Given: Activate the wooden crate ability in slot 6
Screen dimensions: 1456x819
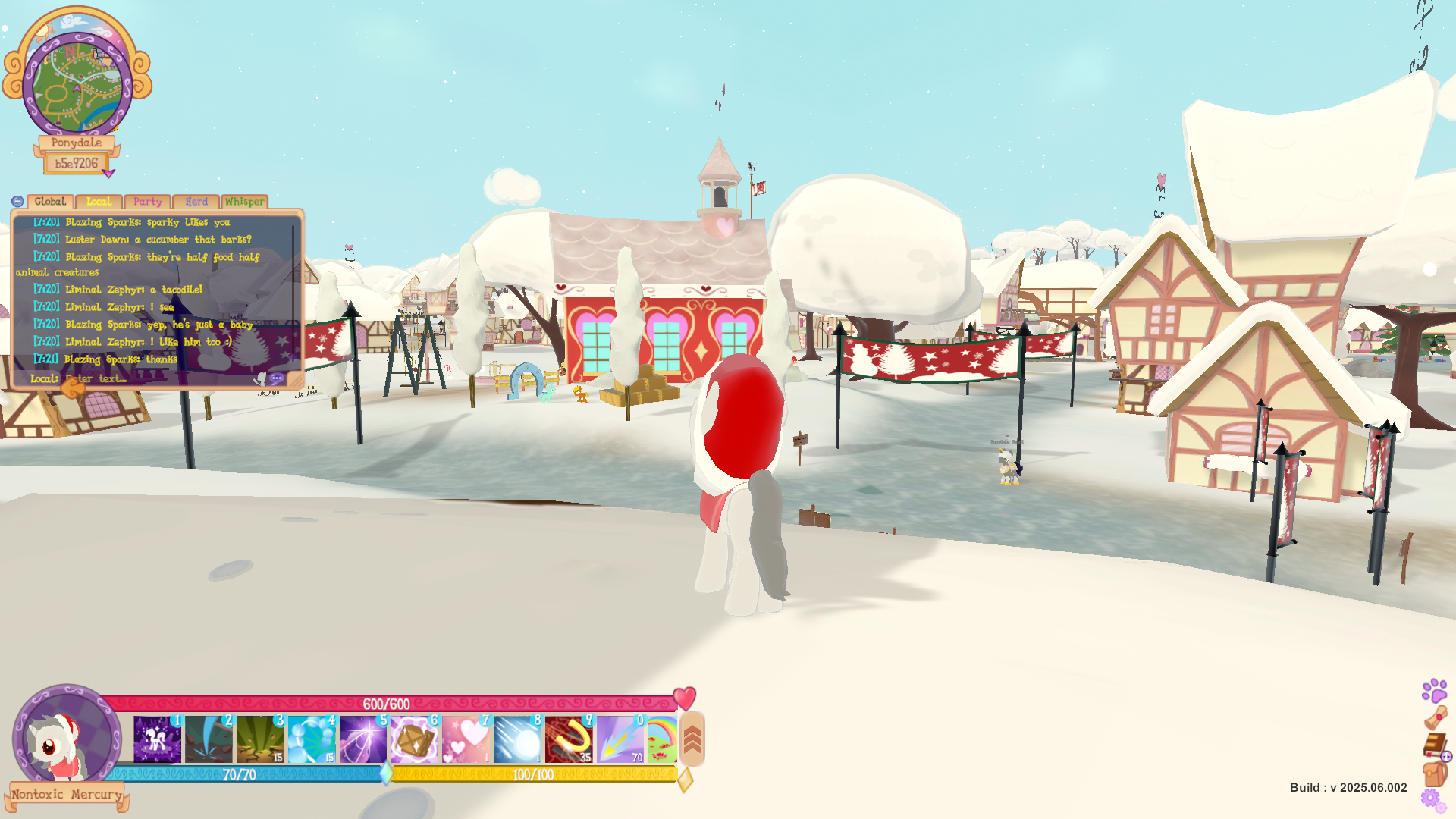Looking at the screenshot, I should pyautogui.click(x=414, y=739).
